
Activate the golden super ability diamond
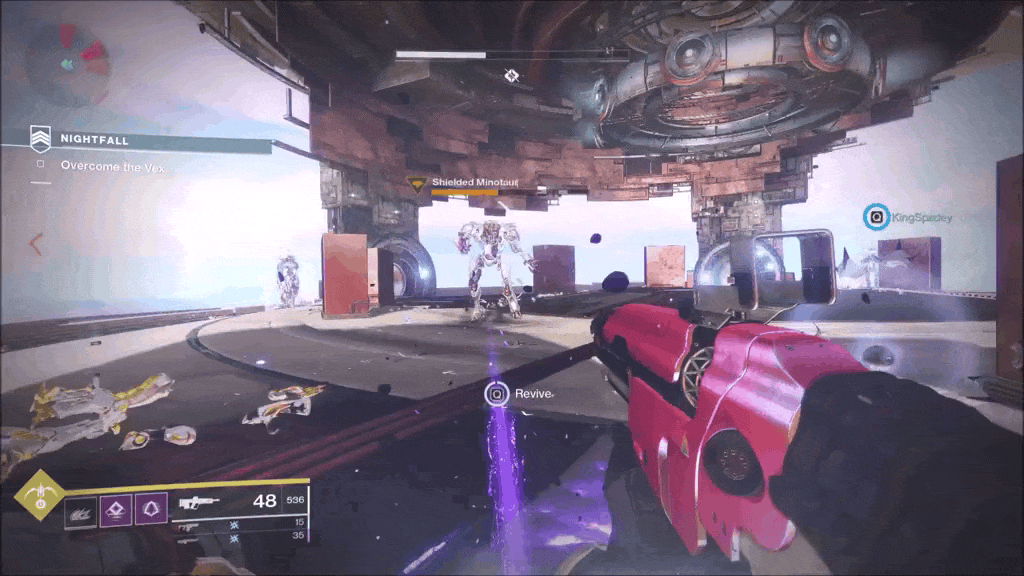point(39,495)
